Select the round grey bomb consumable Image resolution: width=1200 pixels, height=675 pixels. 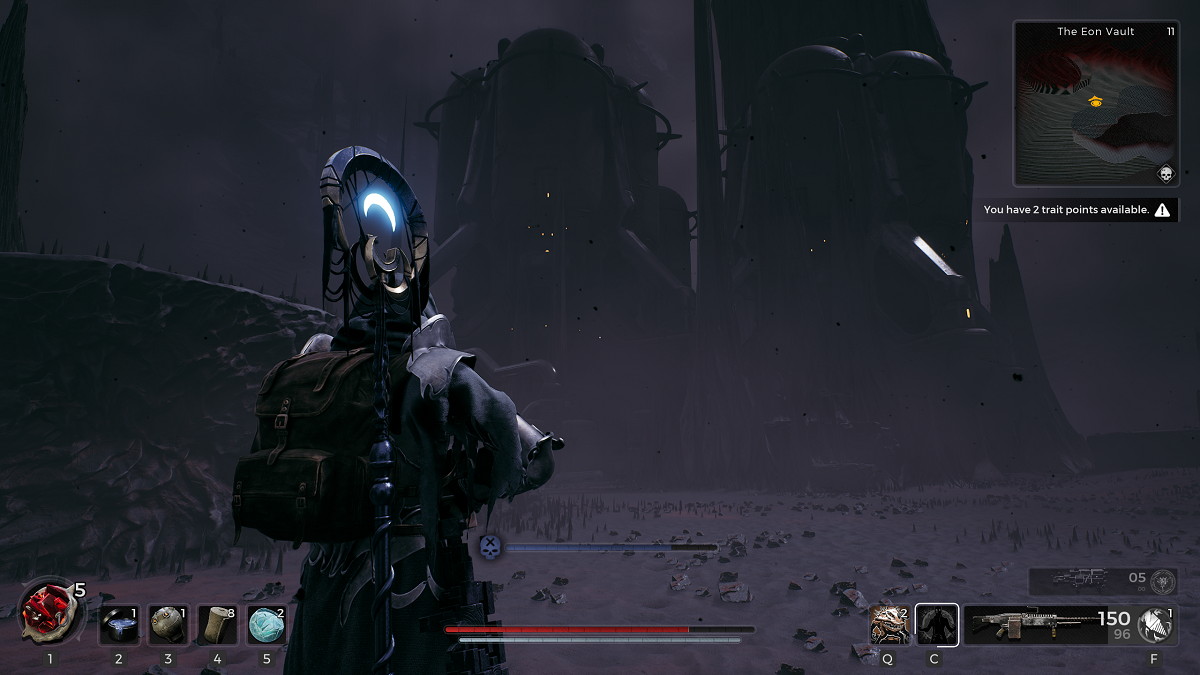click(x=168, y=625)
